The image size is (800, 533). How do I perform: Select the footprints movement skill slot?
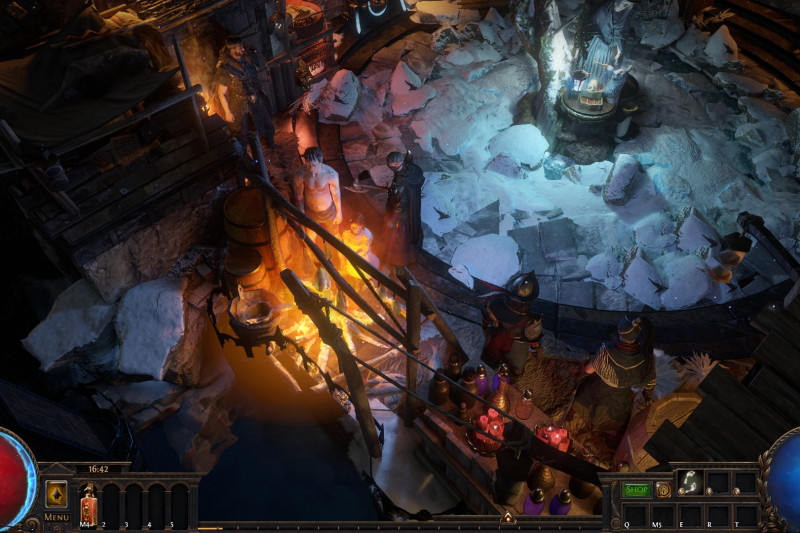pos(689,483)
